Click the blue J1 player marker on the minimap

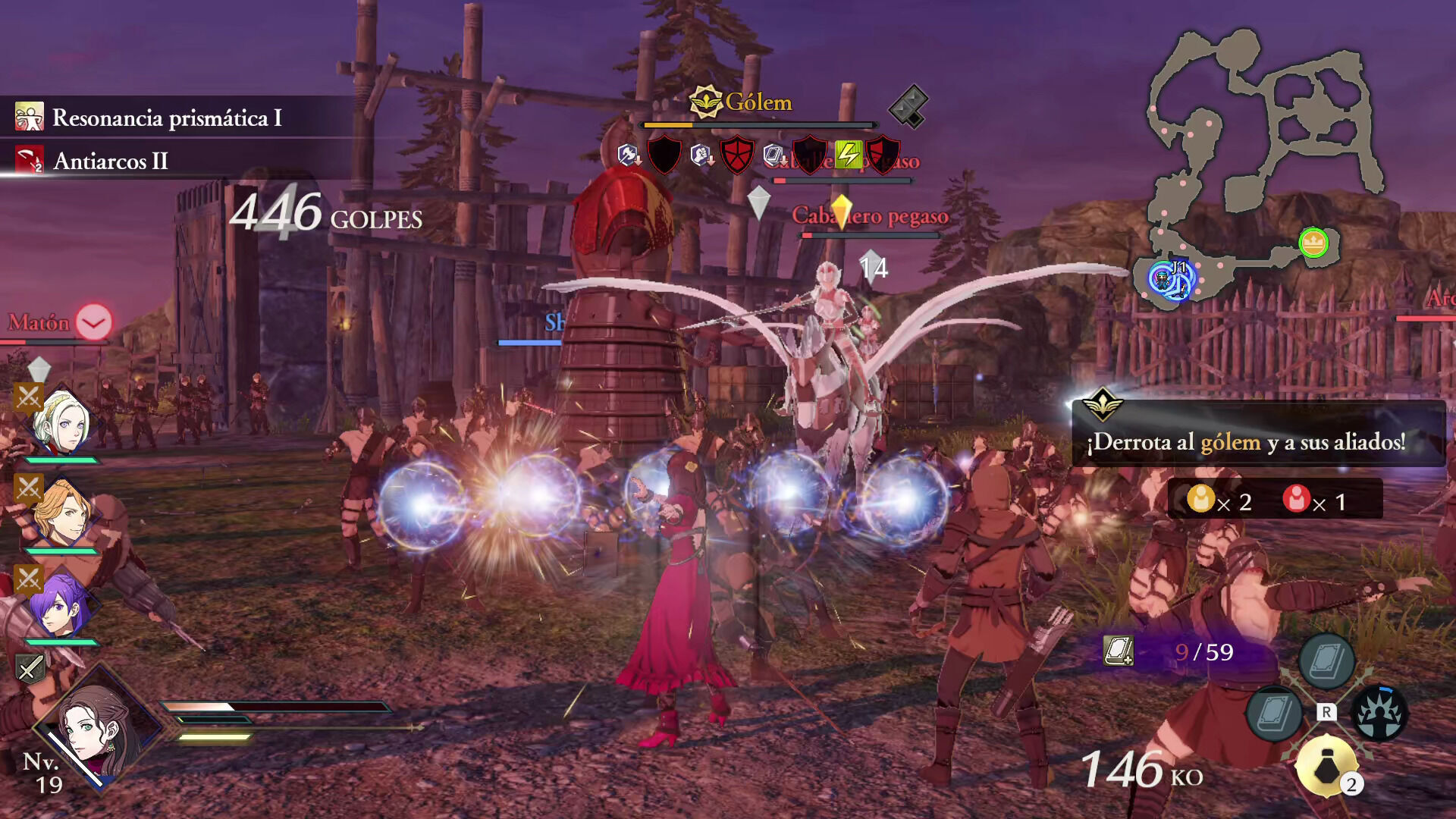1170,279
